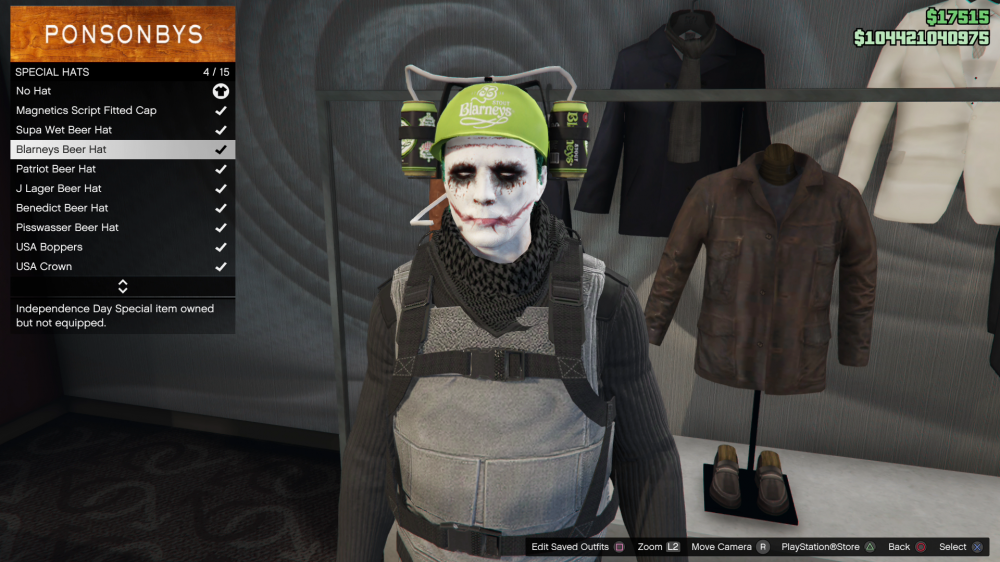Image resolution: width=1000 pixels, height=562 pixels.
Task: Click the list scroll arrows indicator
Action: [x=123, y=287]
